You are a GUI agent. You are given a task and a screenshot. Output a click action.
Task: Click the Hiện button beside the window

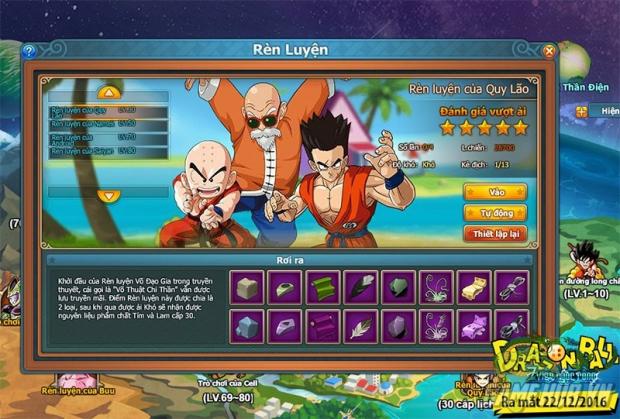pyautogui.click(x=603, y=110)
